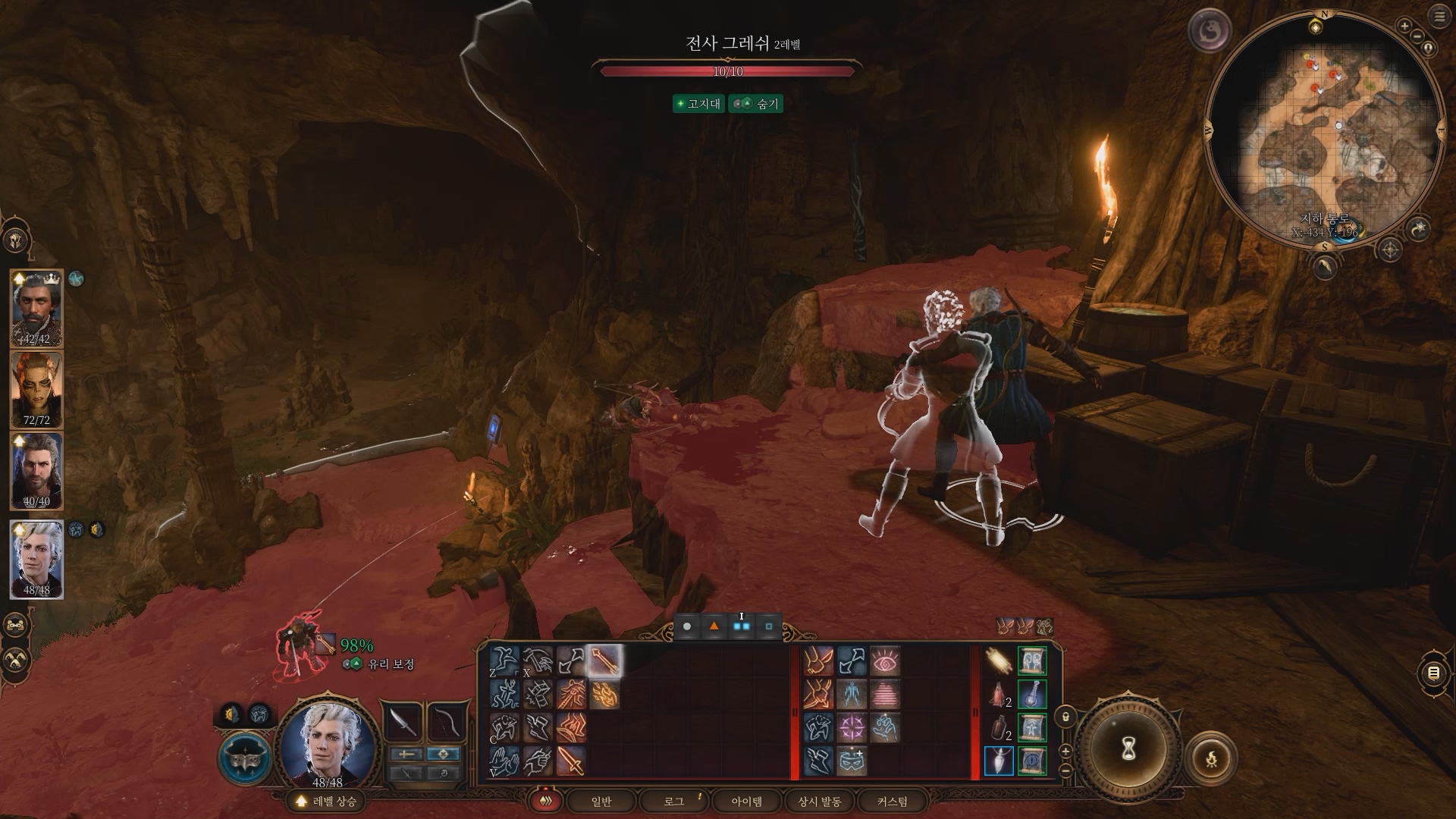Use the pink eye ability icon
This screenshot has width=1456, height=819.
885,661
